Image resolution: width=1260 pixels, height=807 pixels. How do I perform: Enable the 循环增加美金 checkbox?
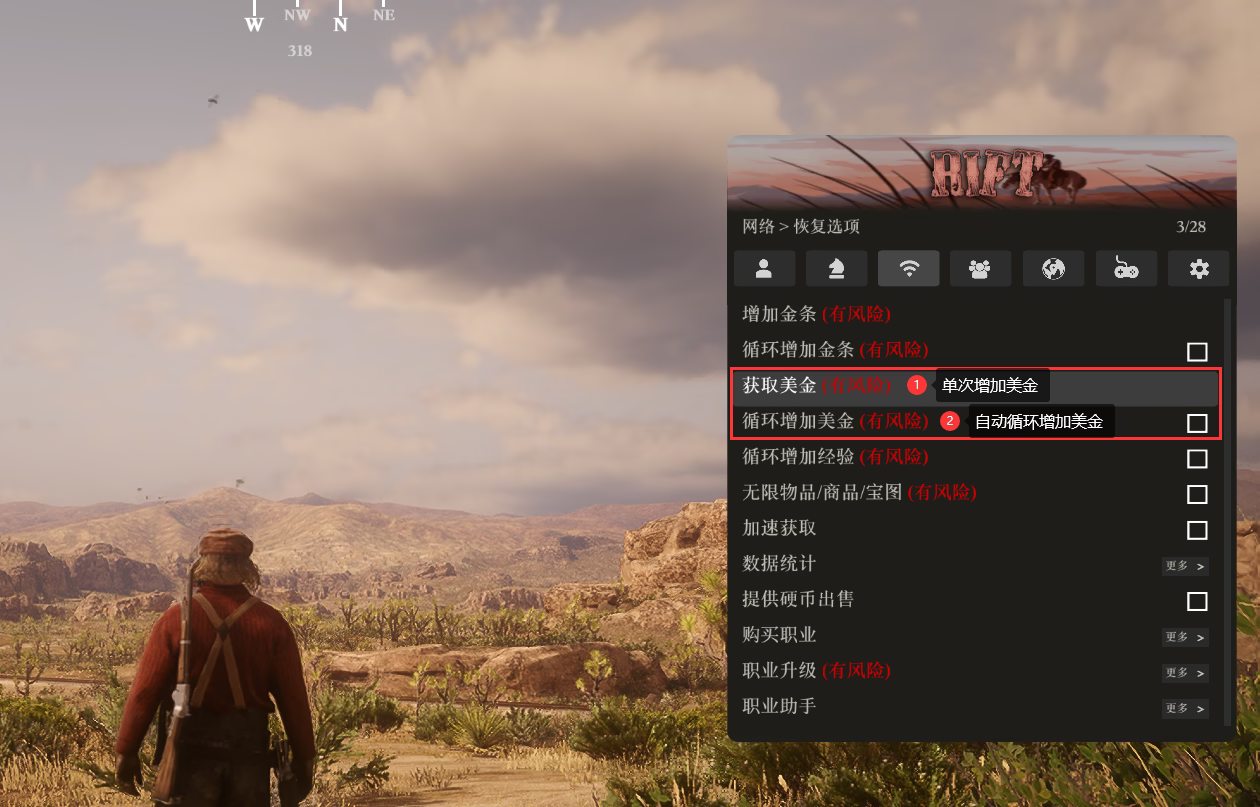tap(1197, 423)
